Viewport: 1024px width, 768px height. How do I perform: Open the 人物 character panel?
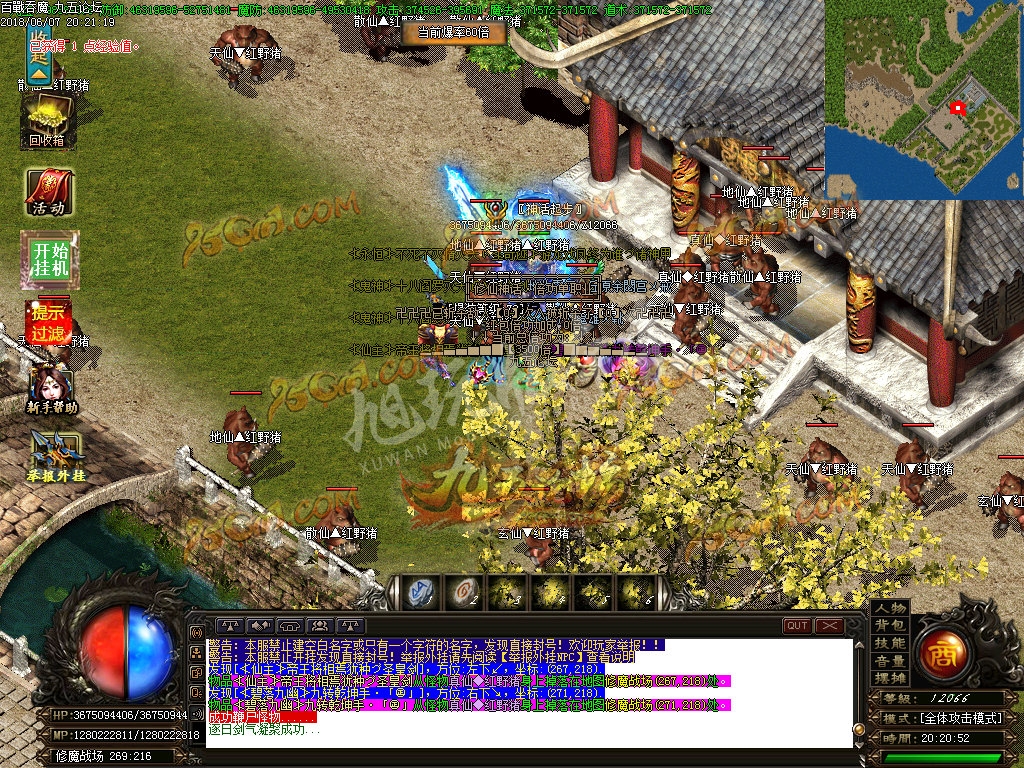[x=889, y=608]
